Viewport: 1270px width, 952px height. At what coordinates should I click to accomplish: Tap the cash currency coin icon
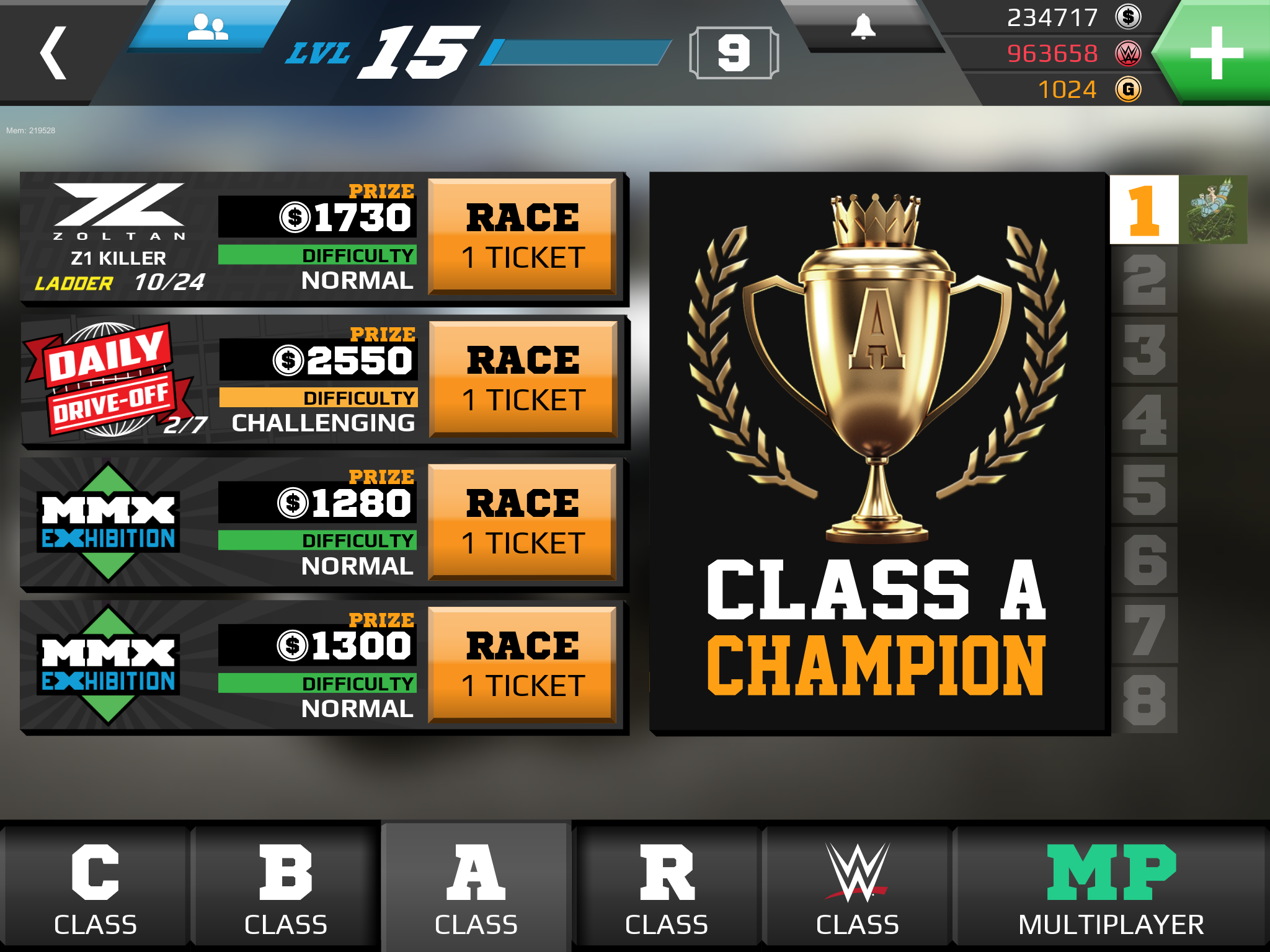point(1130,19)
